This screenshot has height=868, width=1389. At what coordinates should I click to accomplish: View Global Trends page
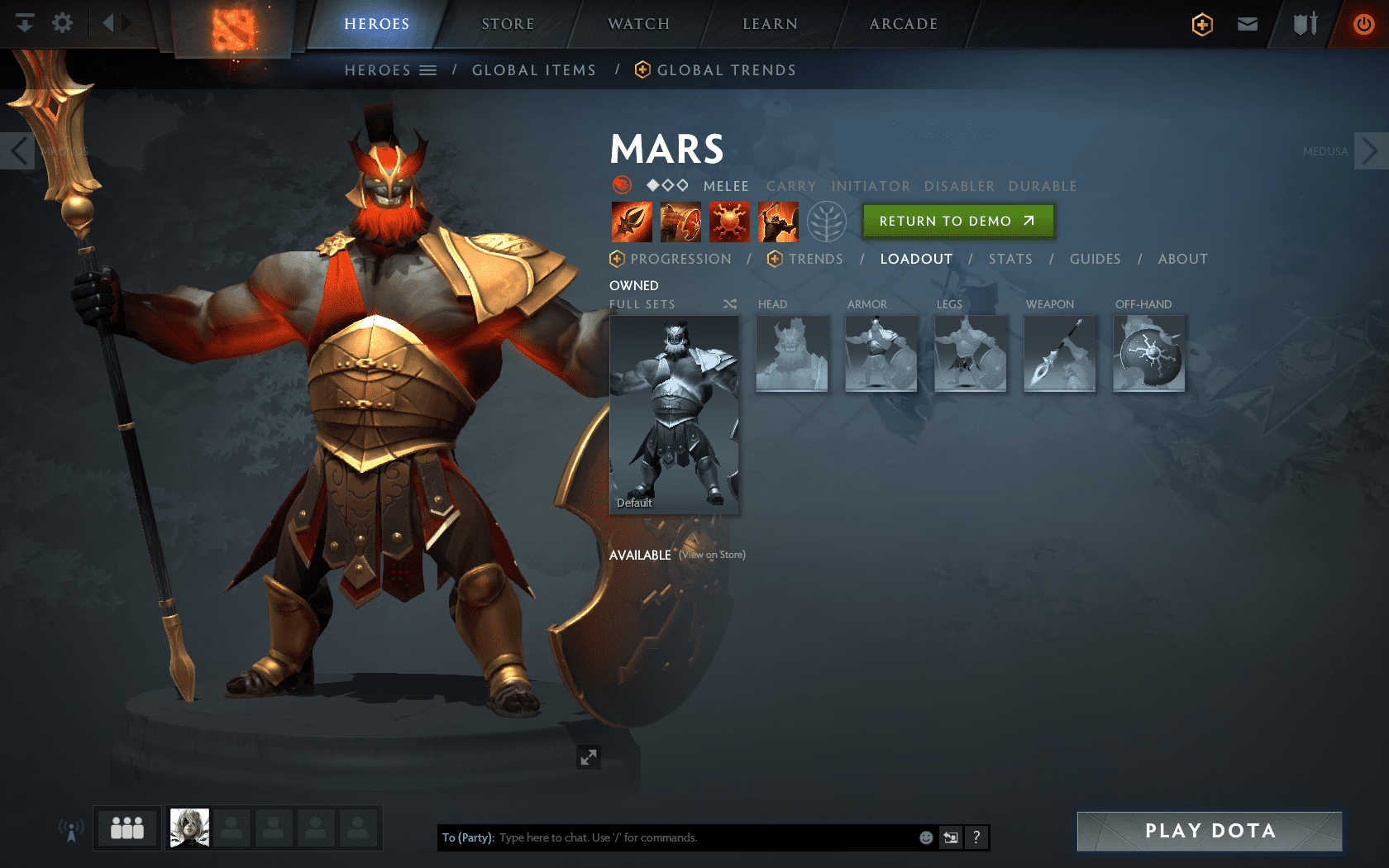[x=725, y=70]
